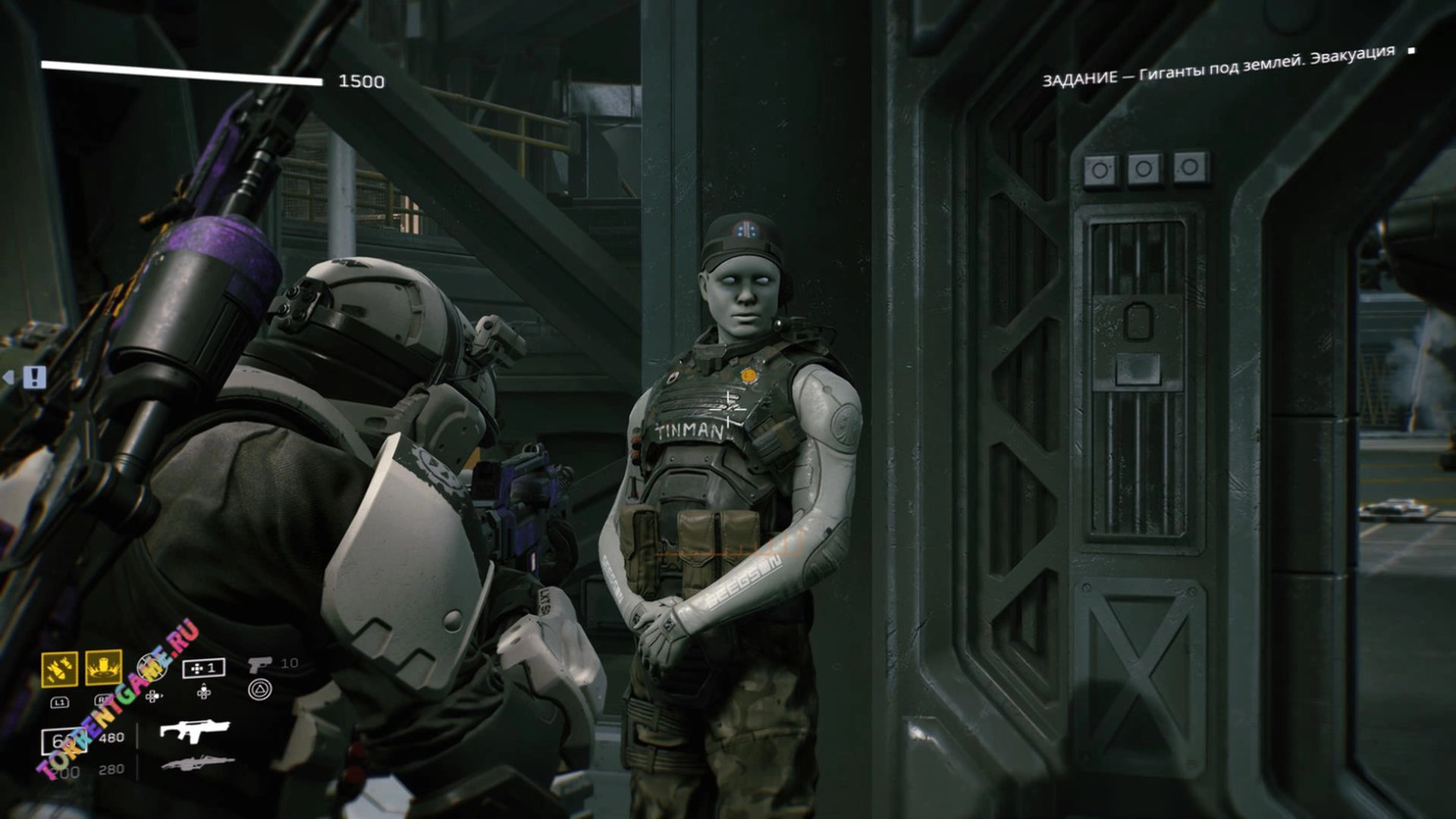Activate the shockwave blast ability icon

(104, 667)
